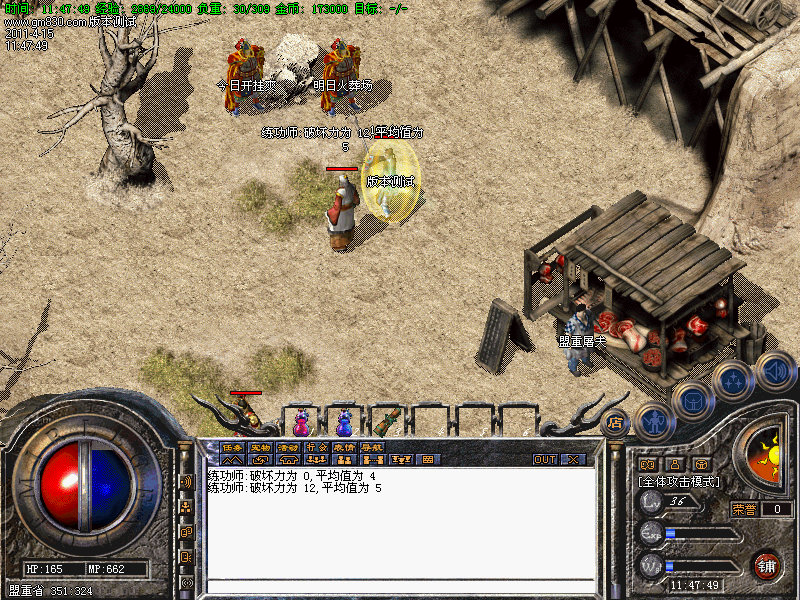Click the red 铺 stall button
Image resolution: width=800 pixels, height=600 pixels.
coord(766,565)
